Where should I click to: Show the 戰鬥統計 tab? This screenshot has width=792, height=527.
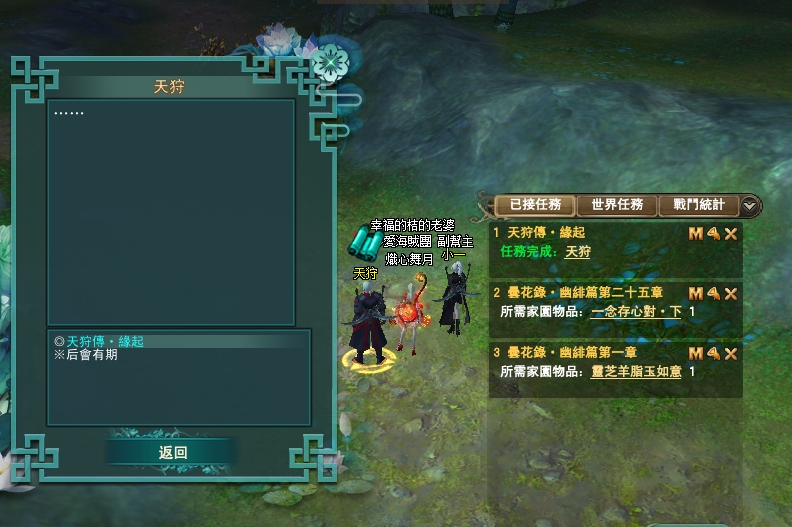pos(699,205)
